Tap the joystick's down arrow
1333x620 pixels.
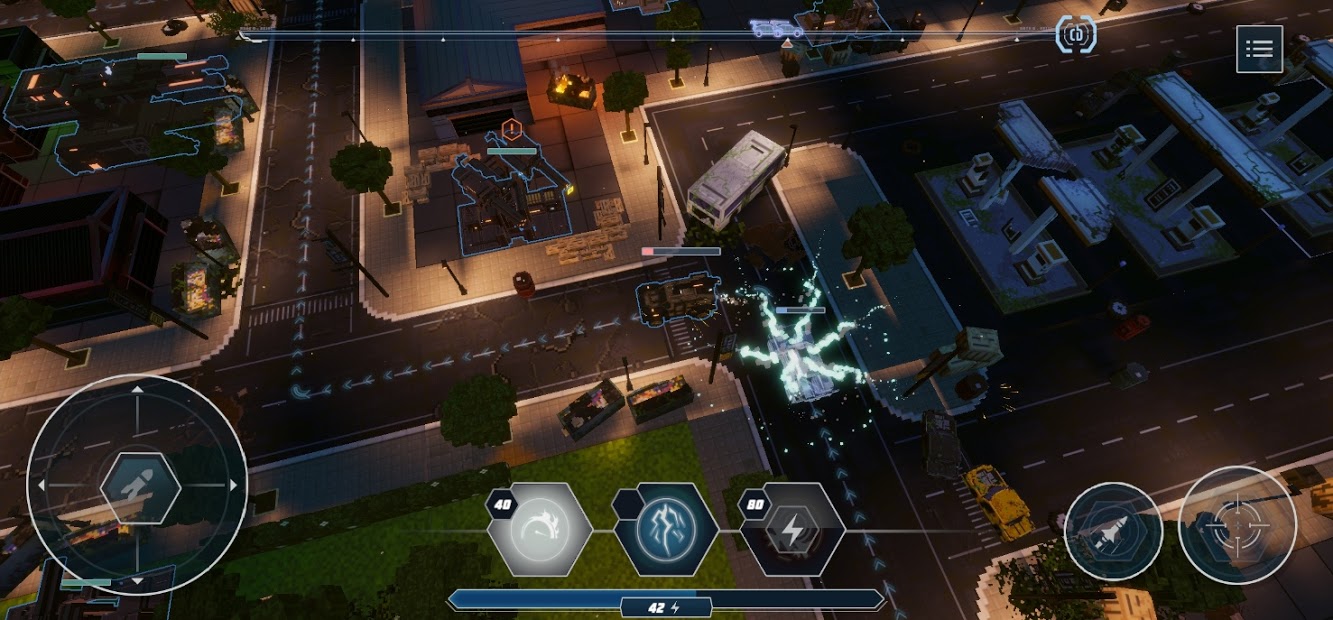[x=138, y=581]
